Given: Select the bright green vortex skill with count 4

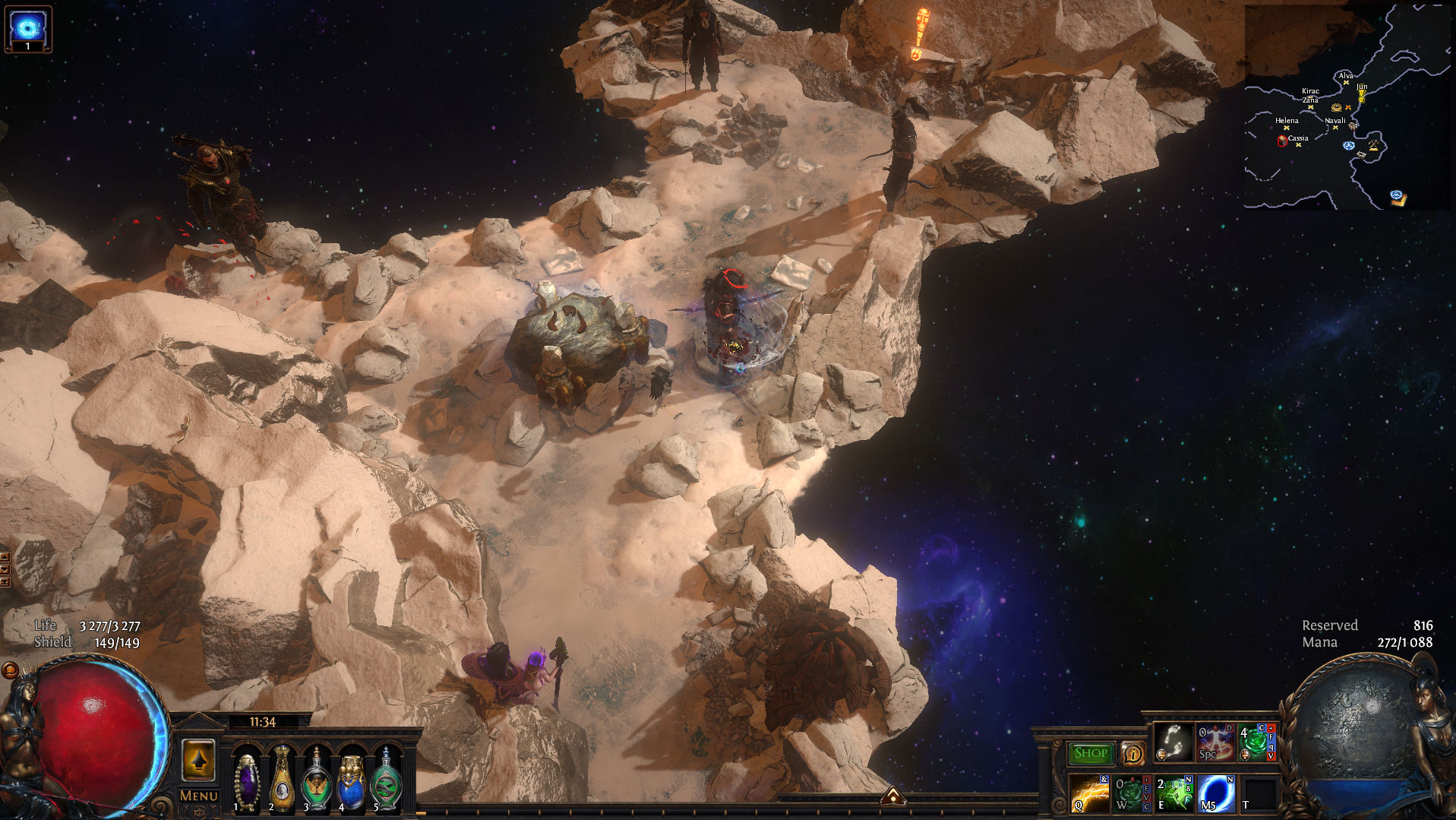Looking at the screenshot, I should tap(1257, 742).
